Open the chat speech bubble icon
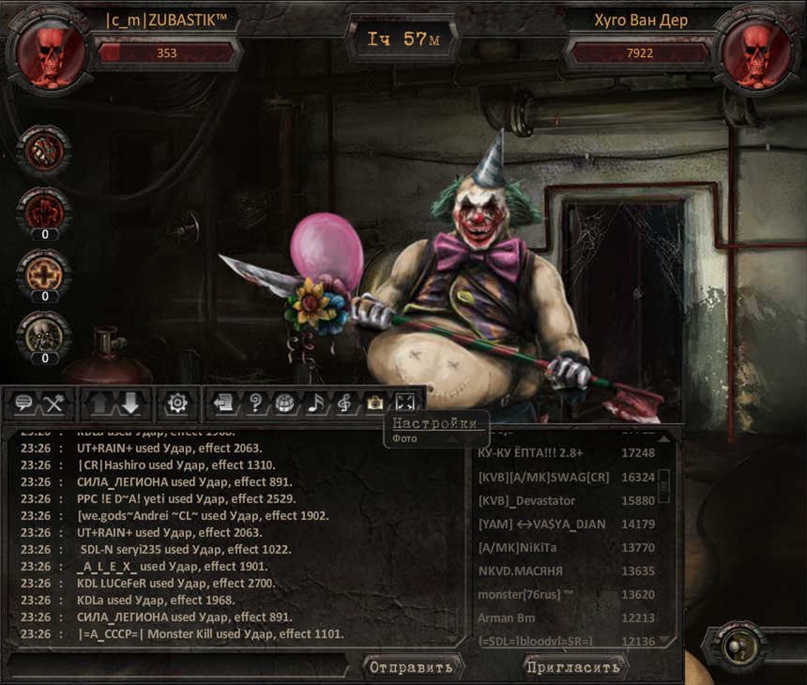 [24, 403]
